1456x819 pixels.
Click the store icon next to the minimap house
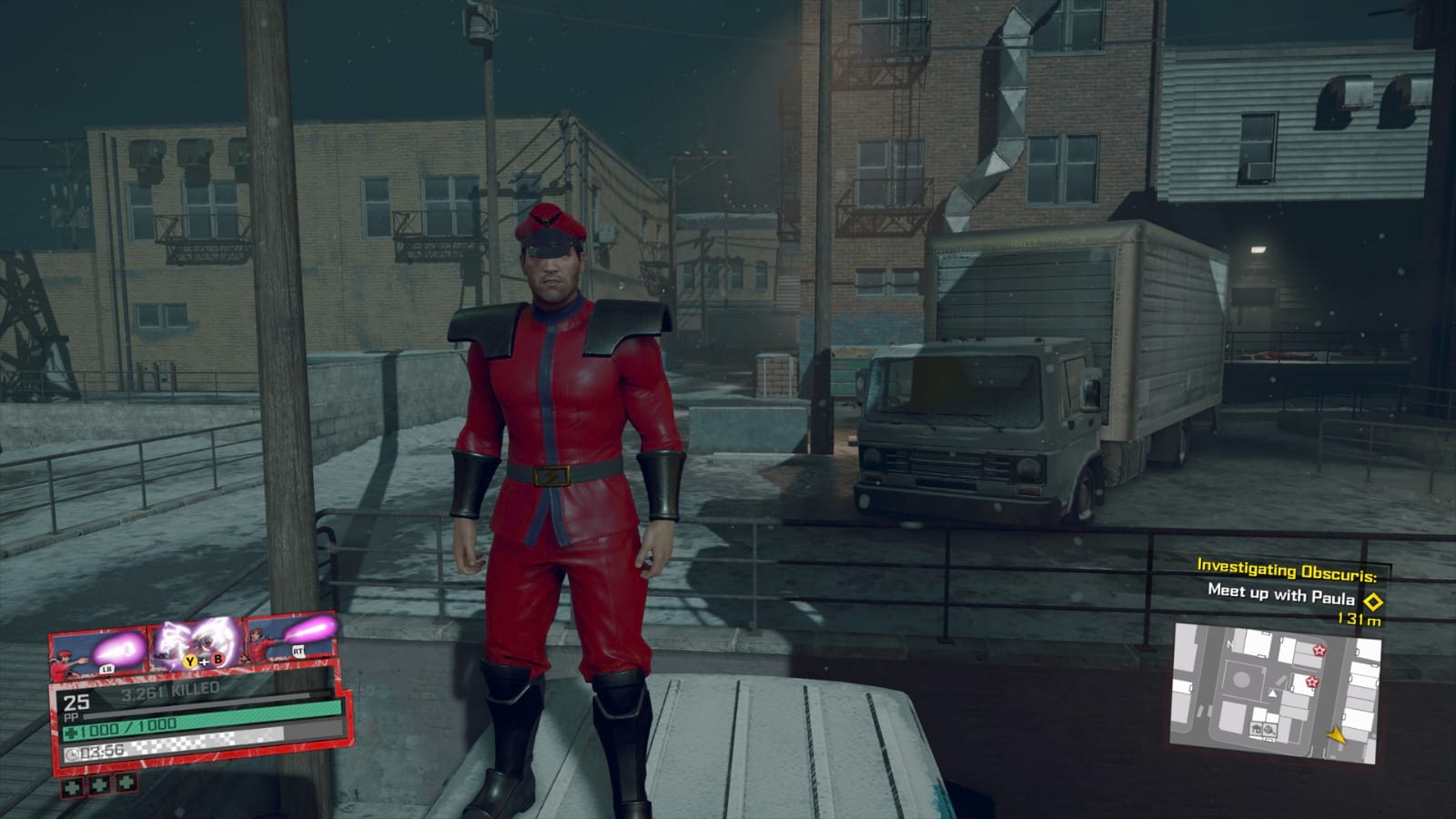click(1269, 731)
